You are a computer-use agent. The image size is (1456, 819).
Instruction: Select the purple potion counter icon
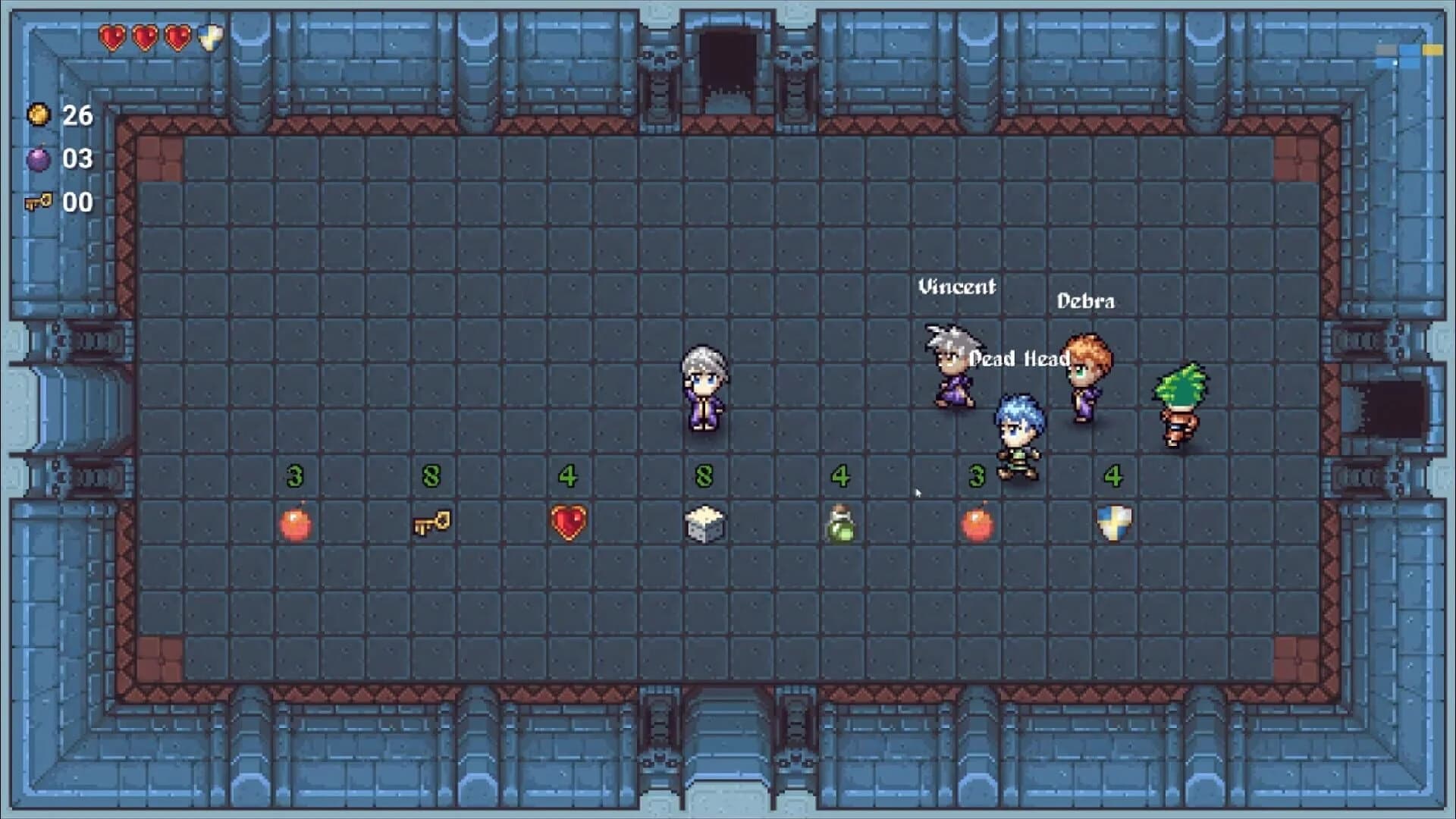click(x=39, y=159)
